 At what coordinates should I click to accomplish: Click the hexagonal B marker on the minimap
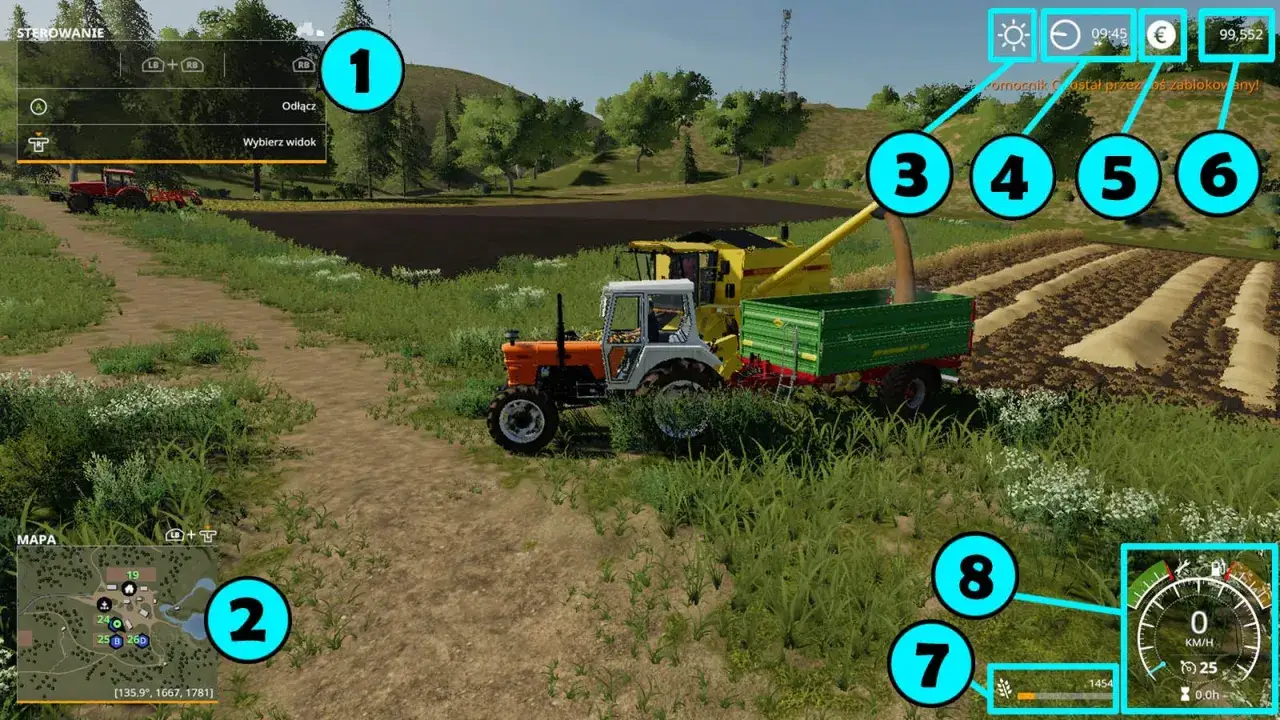pos(117,641)
